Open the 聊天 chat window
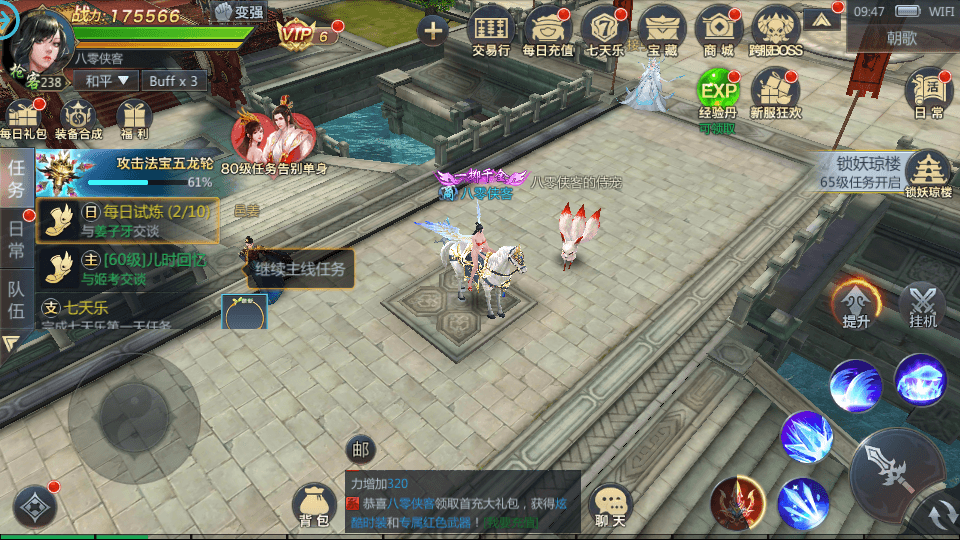960x540 pixels. pyautogui.click(x=611, y=505)
